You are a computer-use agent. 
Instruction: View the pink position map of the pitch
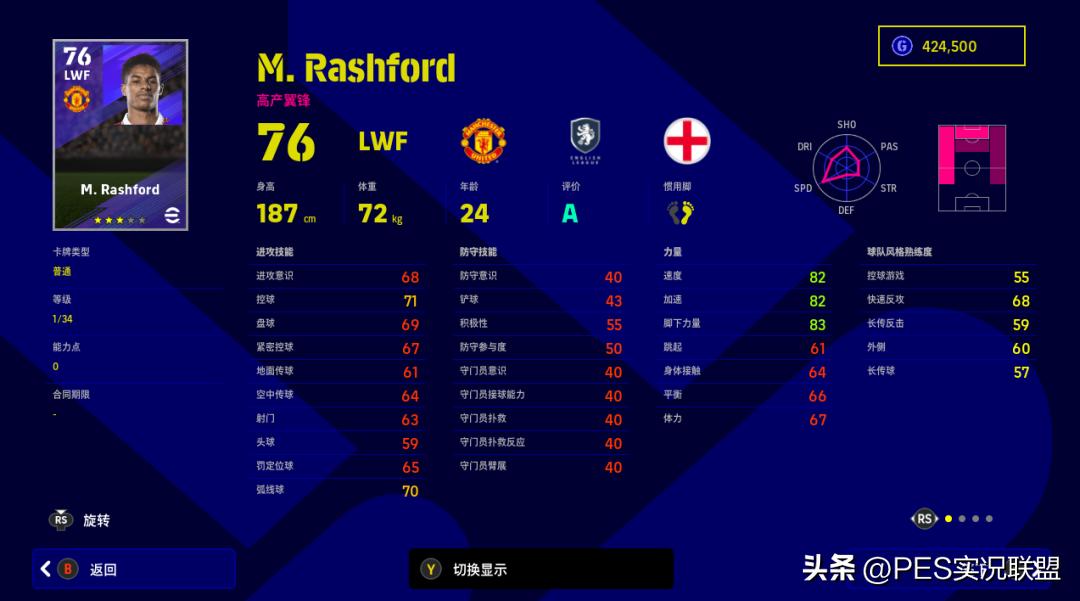click(x=971, y=167)
